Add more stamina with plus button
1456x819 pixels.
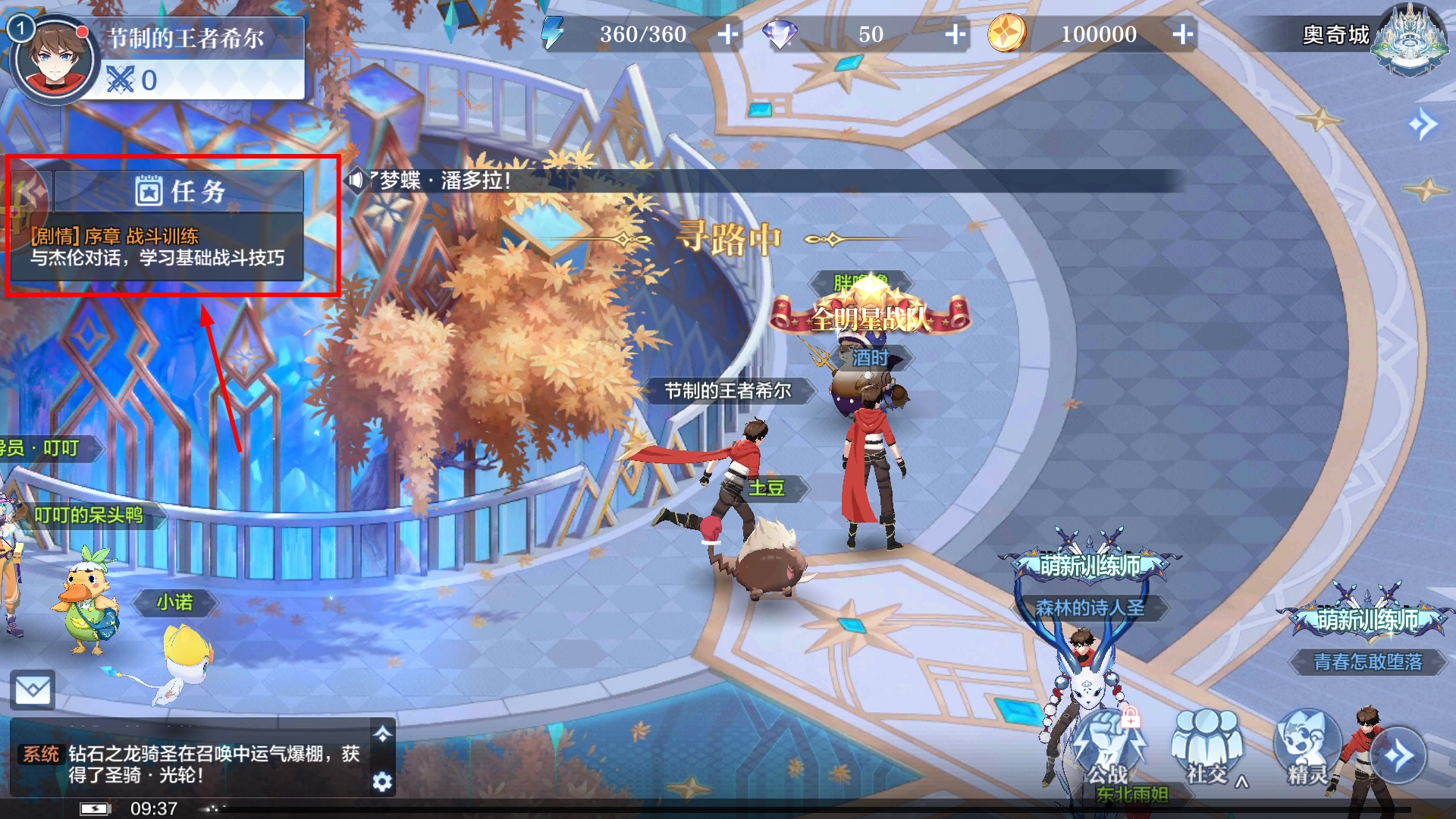tap(727, 34)
